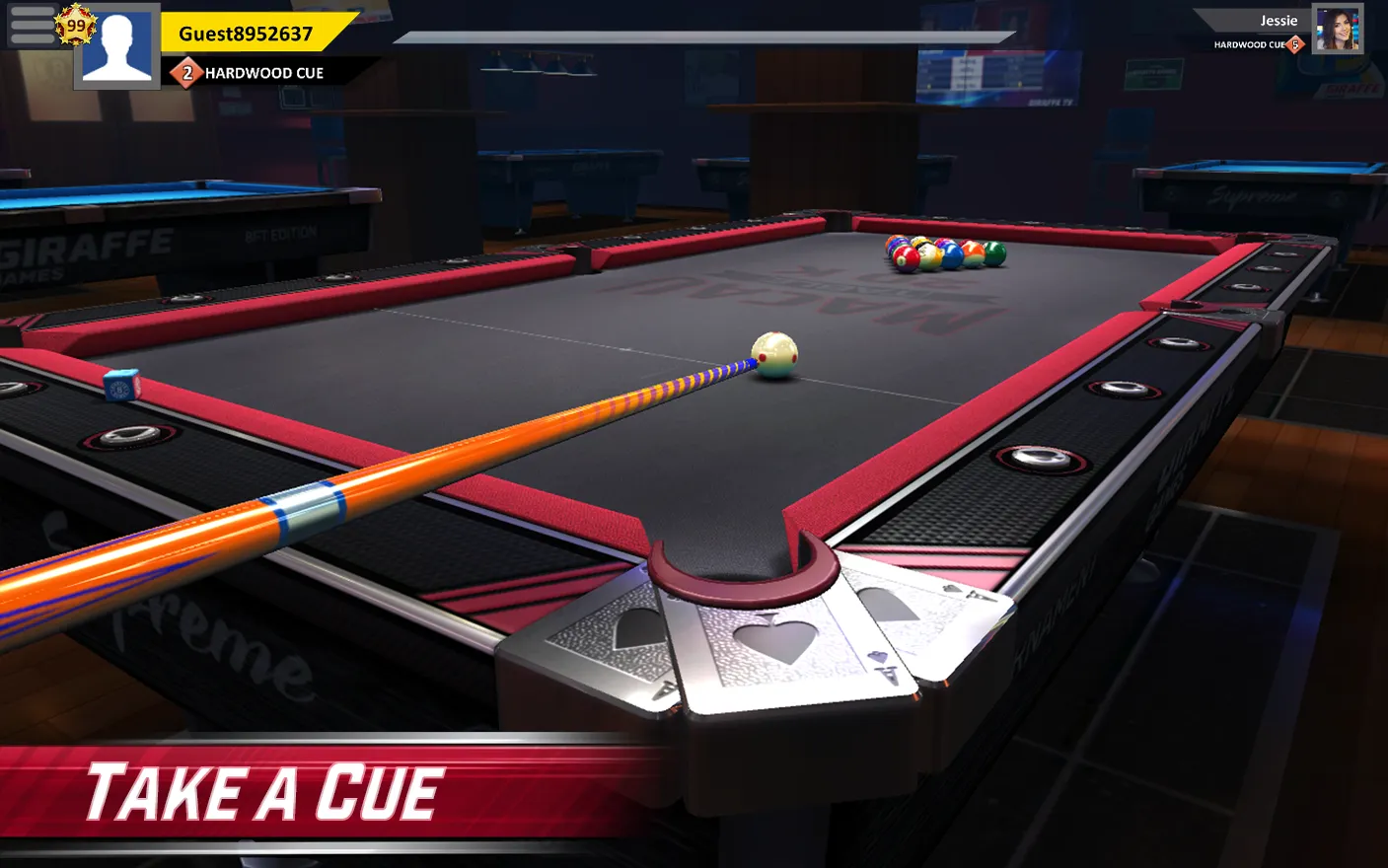Click Jessie's level 5 diamond badge
This screenshot has height=868, width=1388.
[x=1295, y=43]
